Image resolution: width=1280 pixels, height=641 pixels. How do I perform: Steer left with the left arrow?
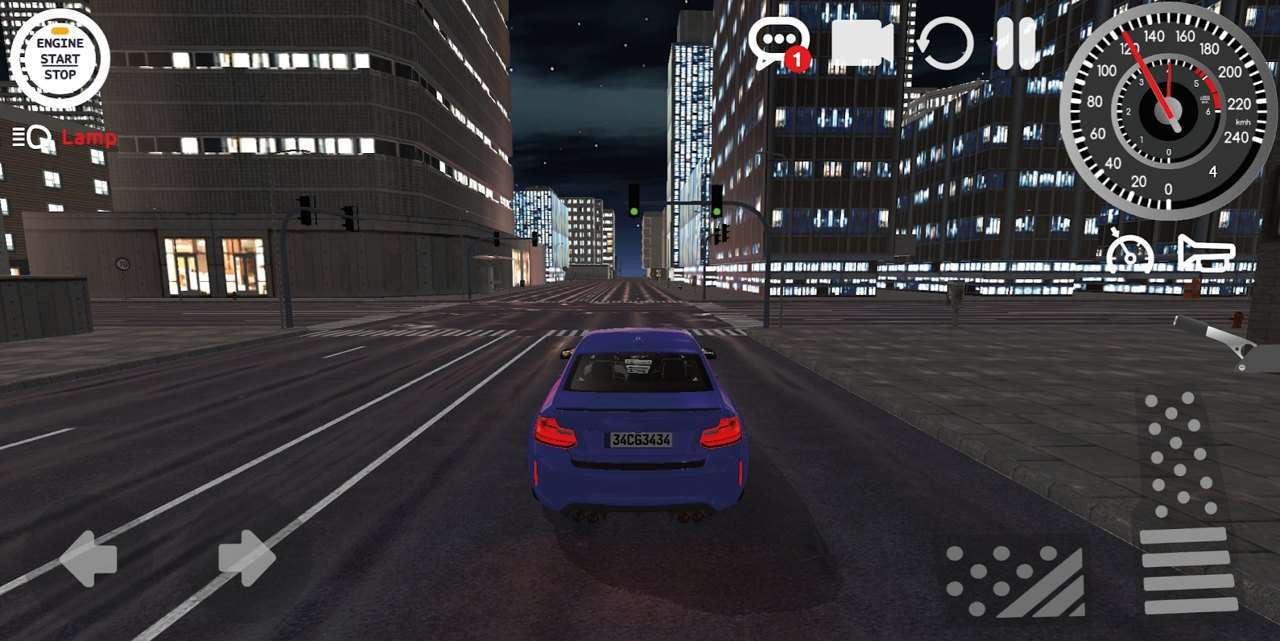(x=88, y=558)
